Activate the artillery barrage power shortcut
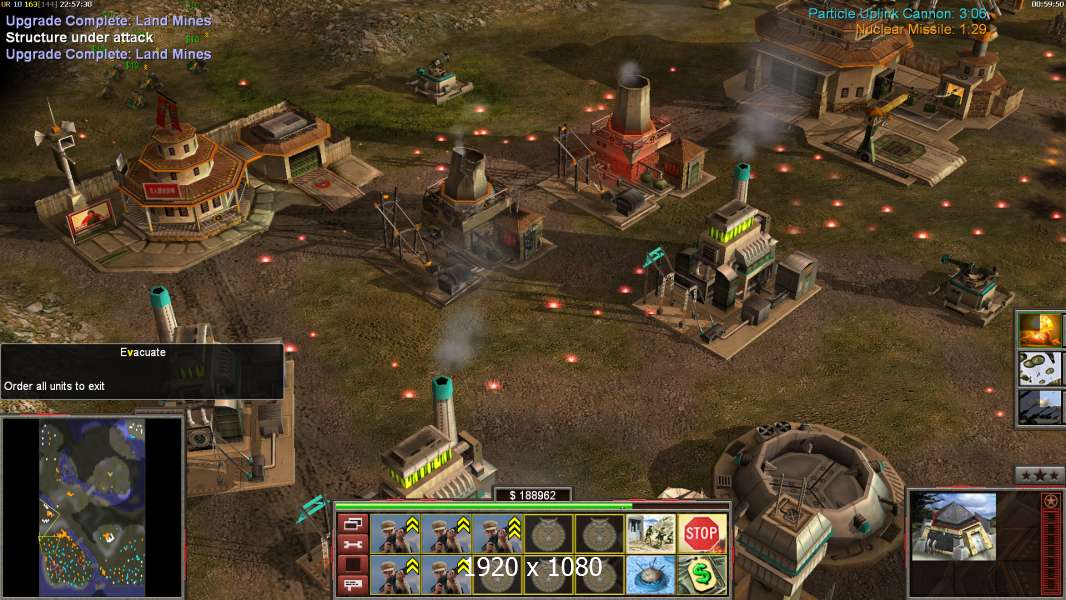Image resolution: width=1066 pixels, height=600 pixels. (1040, 407)
